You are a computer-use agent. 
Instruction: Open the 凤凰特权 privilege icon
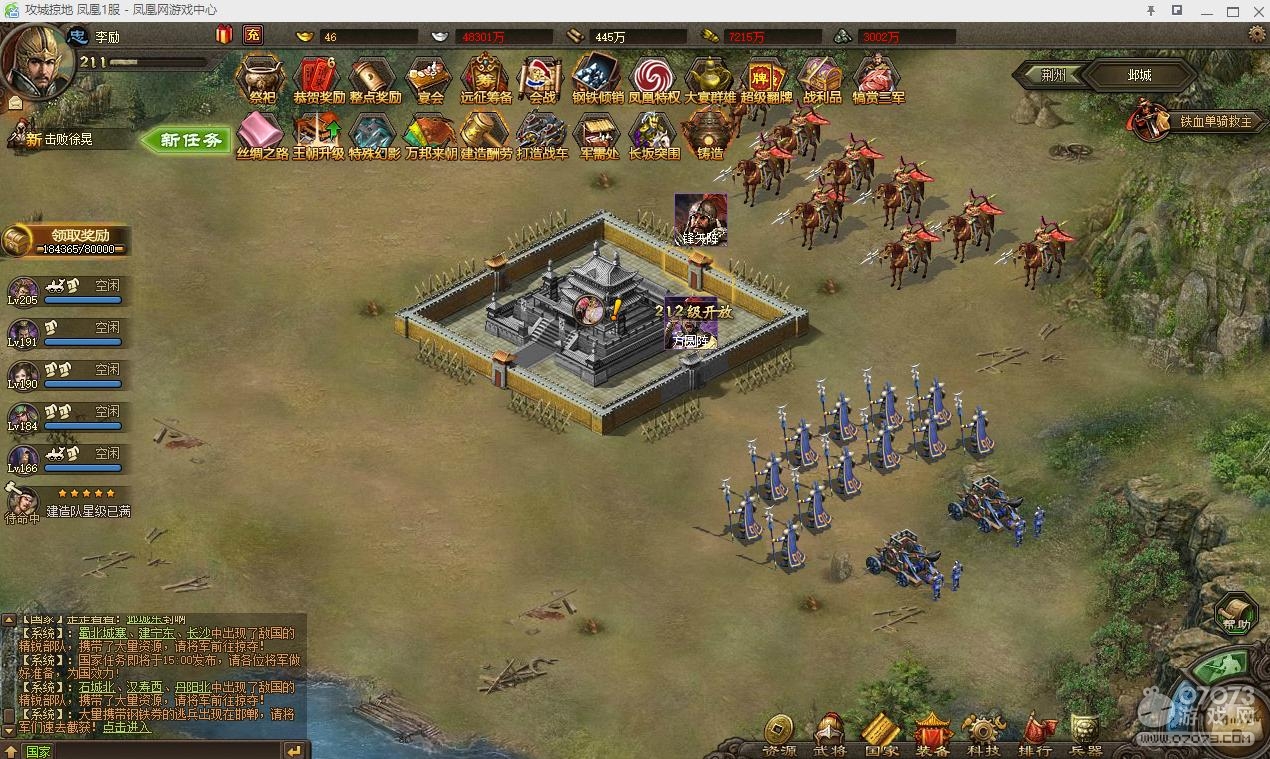coord(654,78)
